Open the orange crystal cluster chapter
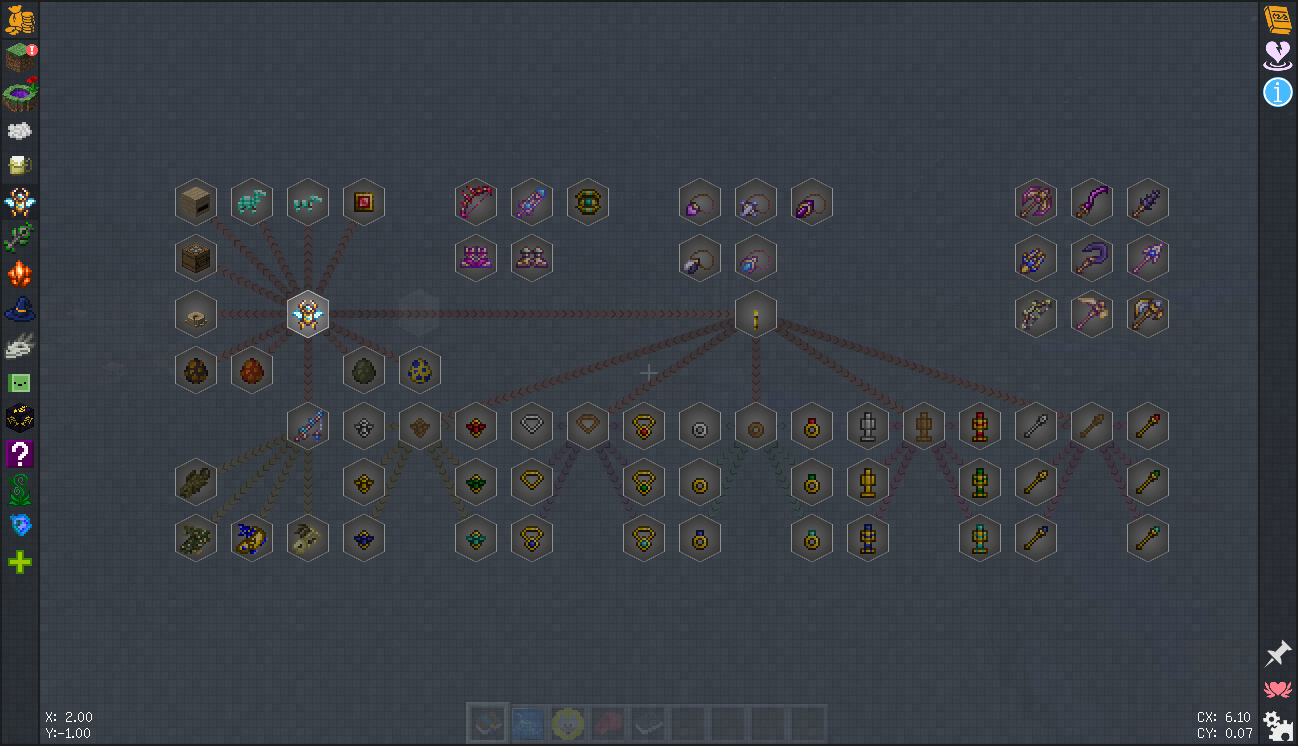1298x746 pixels. pos(20,273)
